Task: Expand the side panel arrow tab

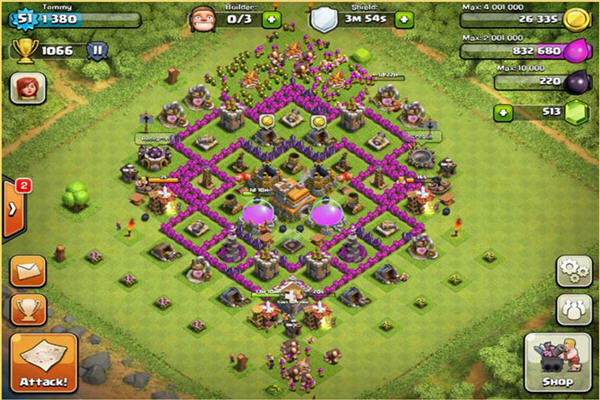Action: pos(13,208)
